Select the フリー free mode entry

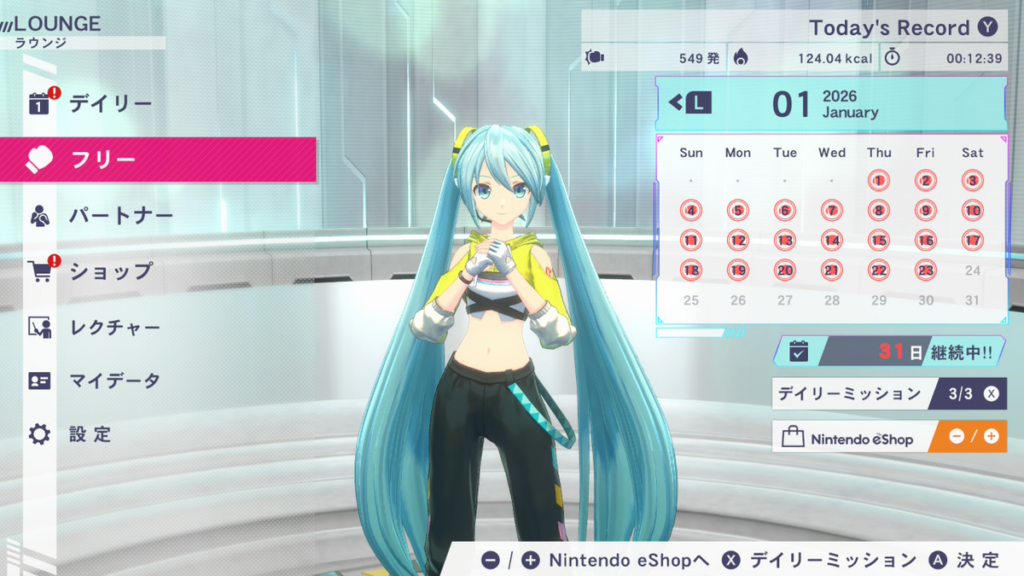point(158,160)
